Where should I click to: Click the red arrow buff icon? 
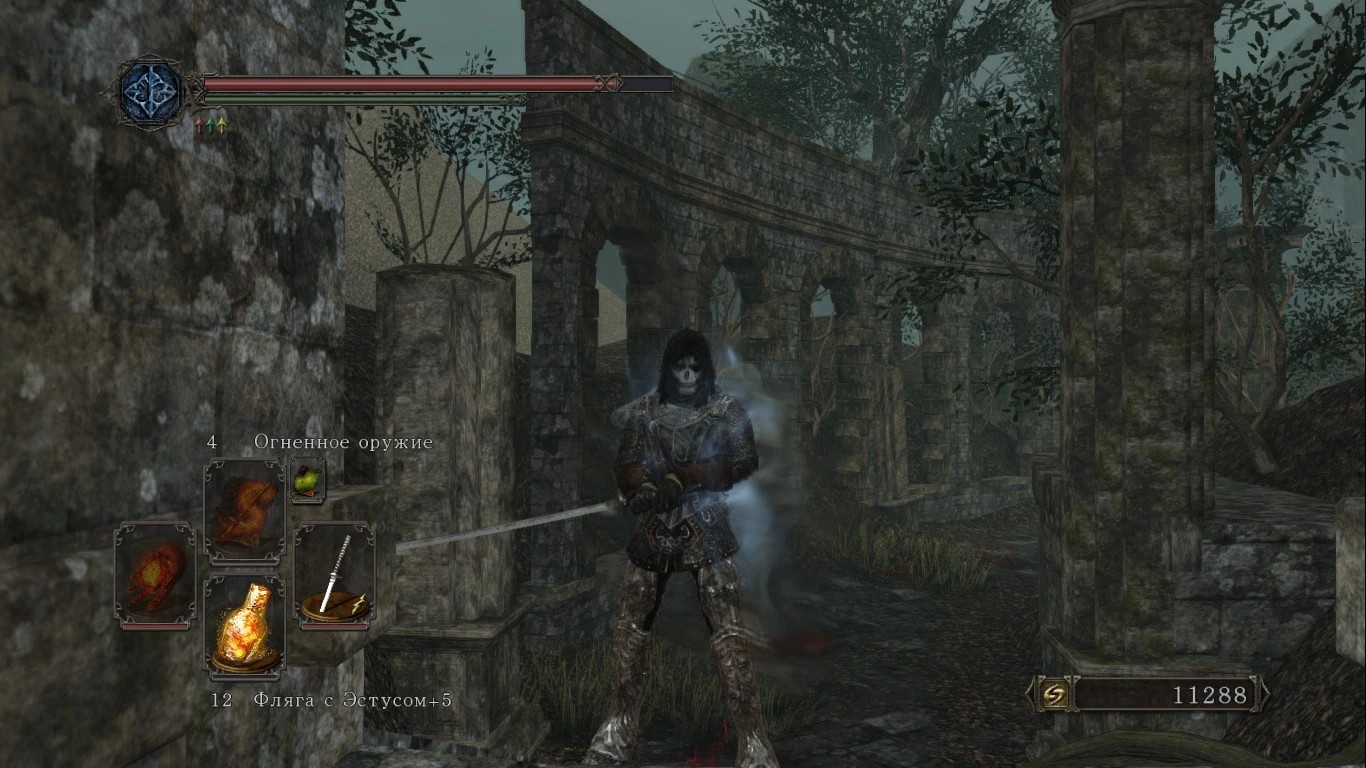(199, 125)
